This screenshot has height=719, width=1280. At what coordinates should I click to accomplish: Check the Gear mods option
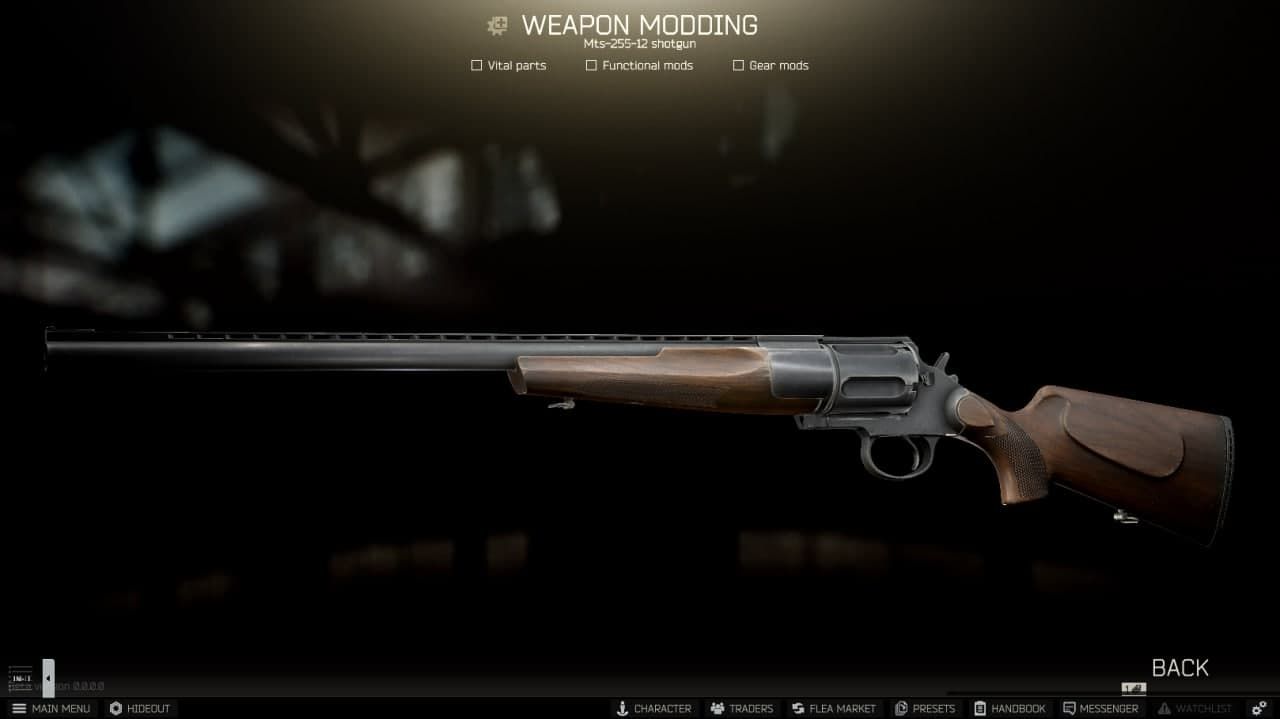738,66
